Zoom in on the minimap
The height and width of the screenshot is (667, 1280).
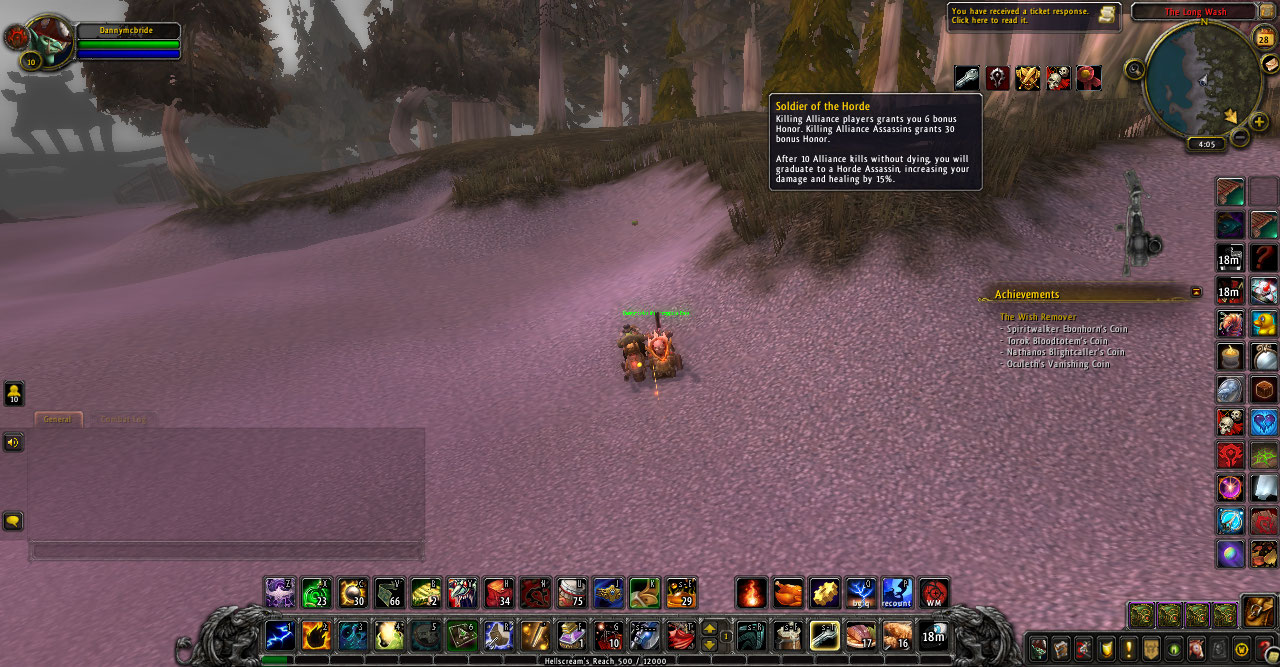1259,121
